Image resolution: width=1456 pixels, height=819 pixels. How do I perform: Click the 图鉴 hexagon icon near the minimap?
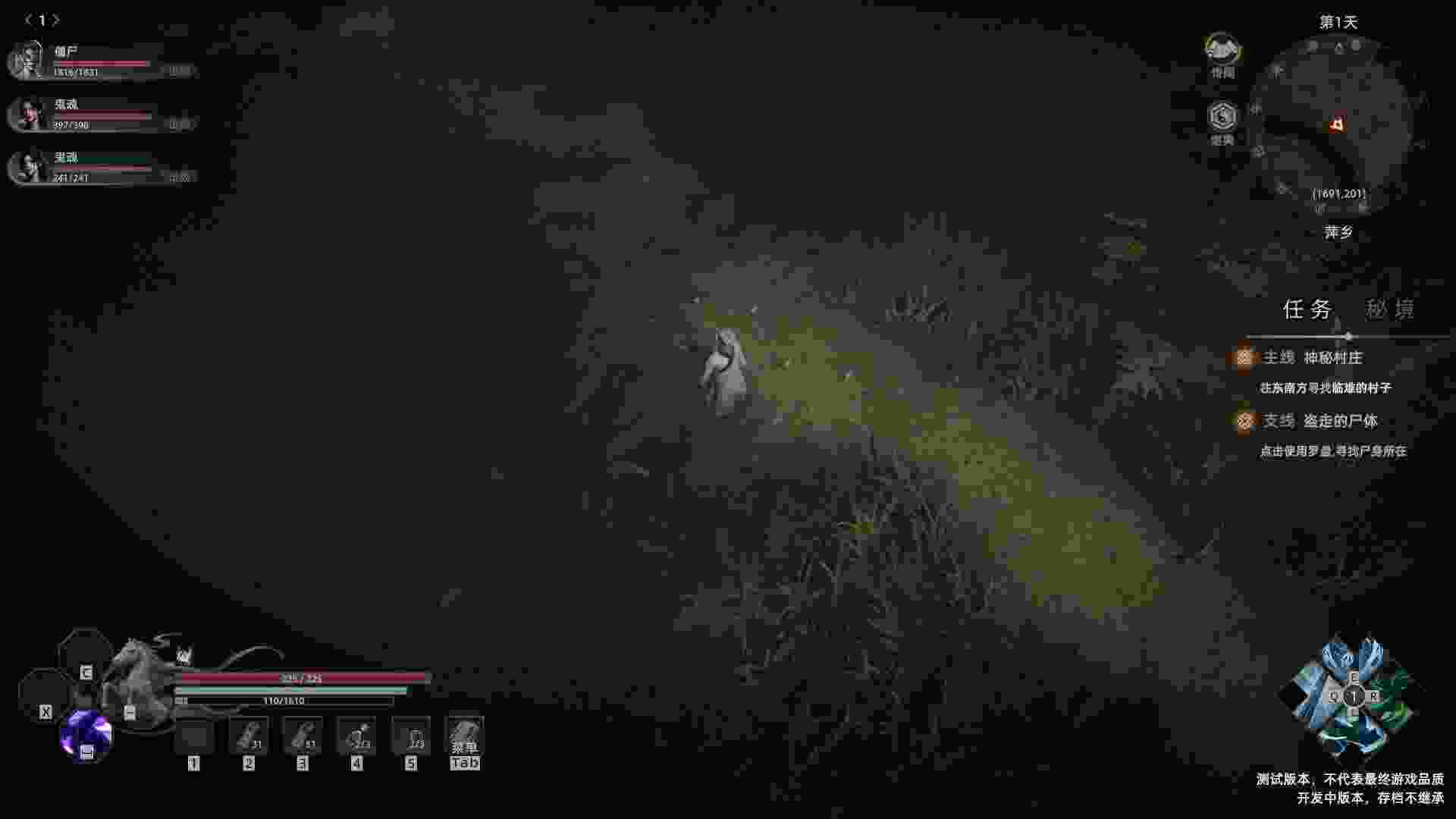1222,117
